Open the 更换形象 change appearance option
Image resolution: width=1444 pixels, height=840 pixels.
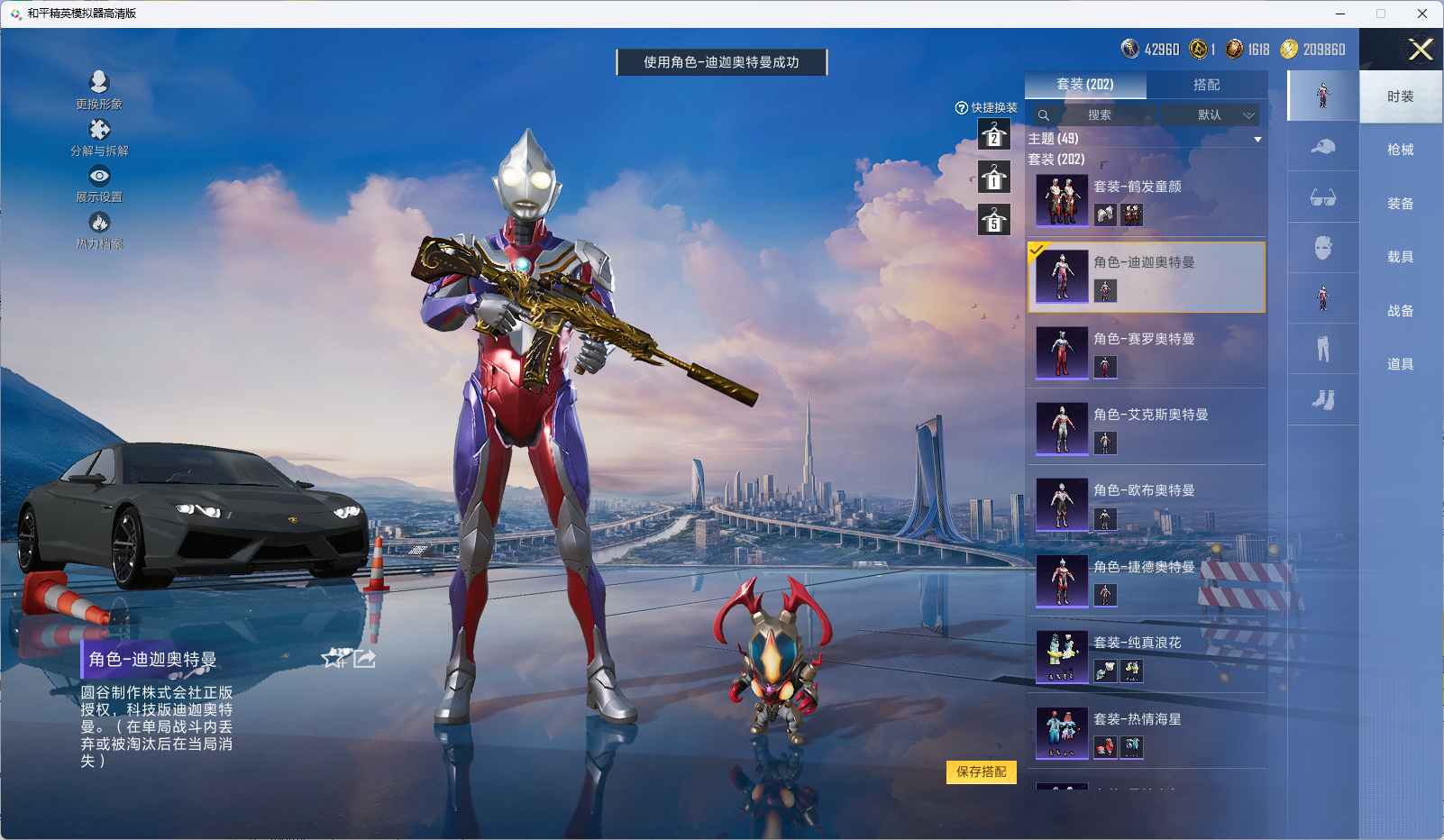[x=99, y=89]
